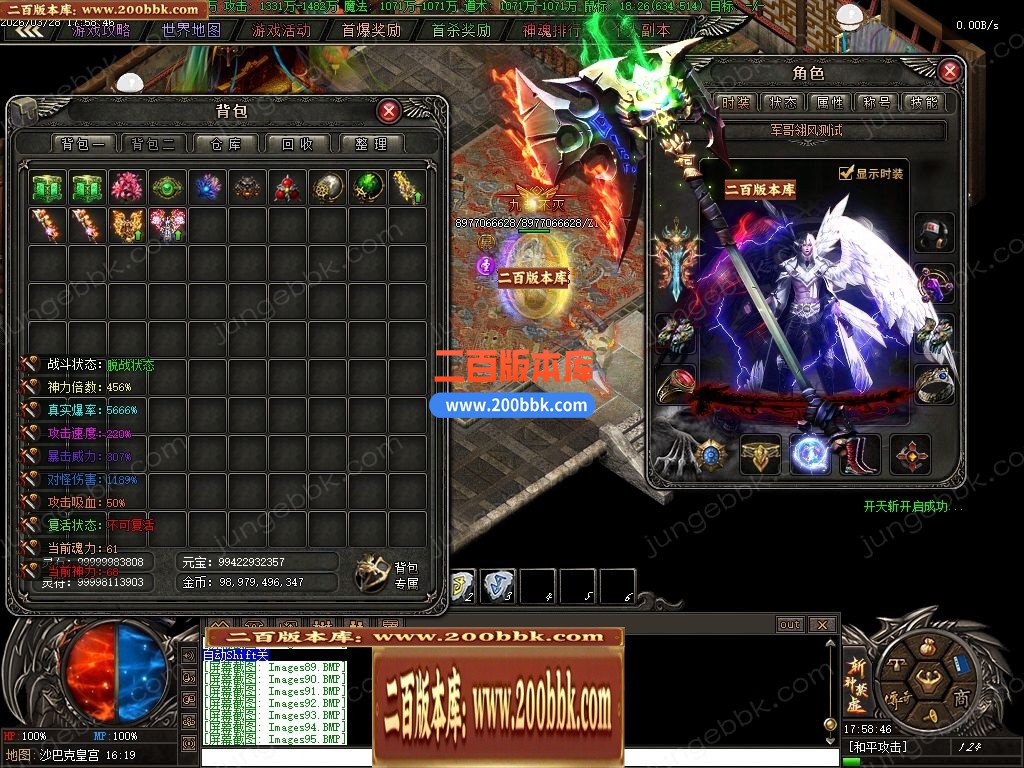Open the 背包专属 helmet button

[x=373, y=572]
